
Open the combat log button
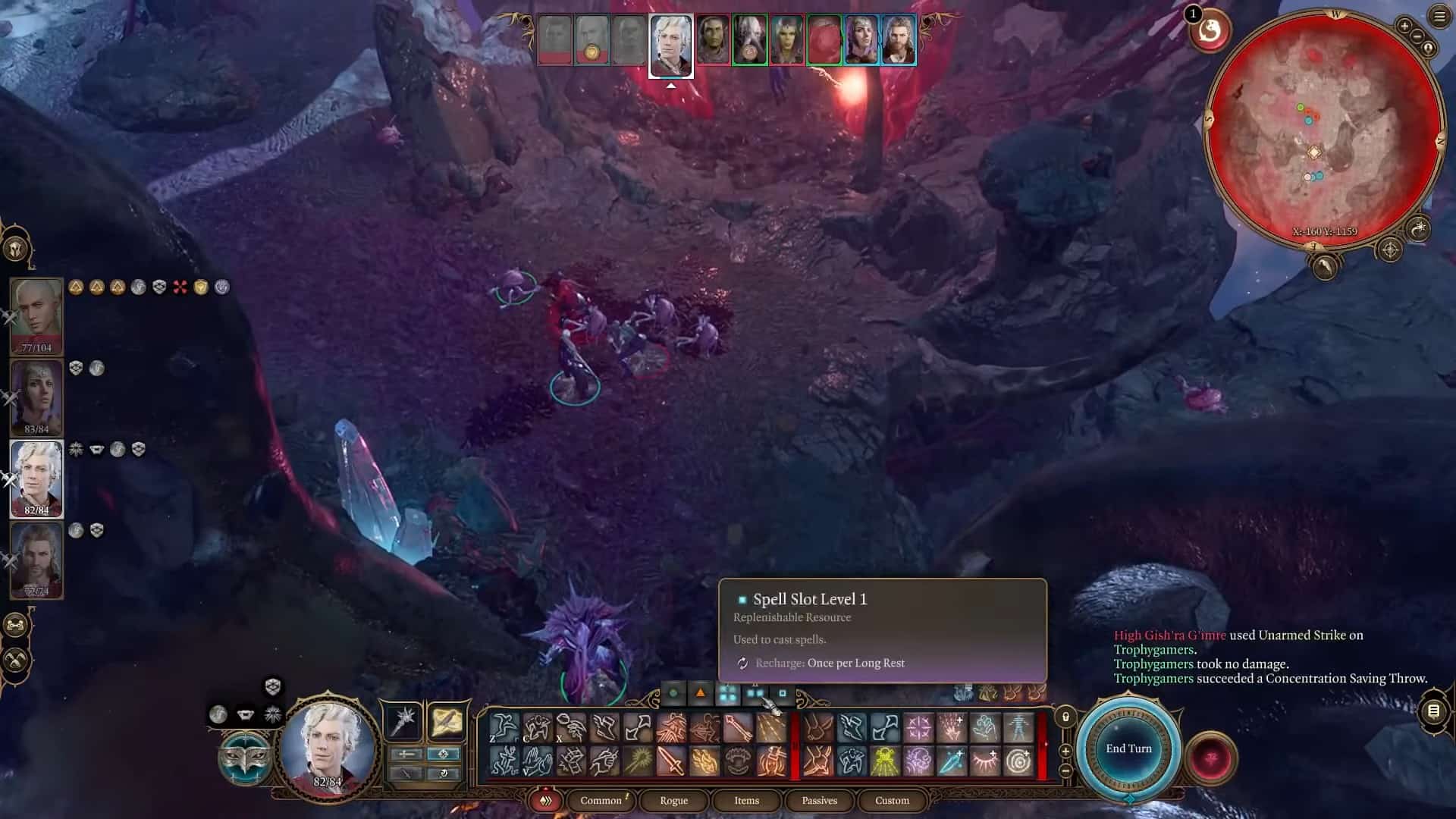point(1433,711)
